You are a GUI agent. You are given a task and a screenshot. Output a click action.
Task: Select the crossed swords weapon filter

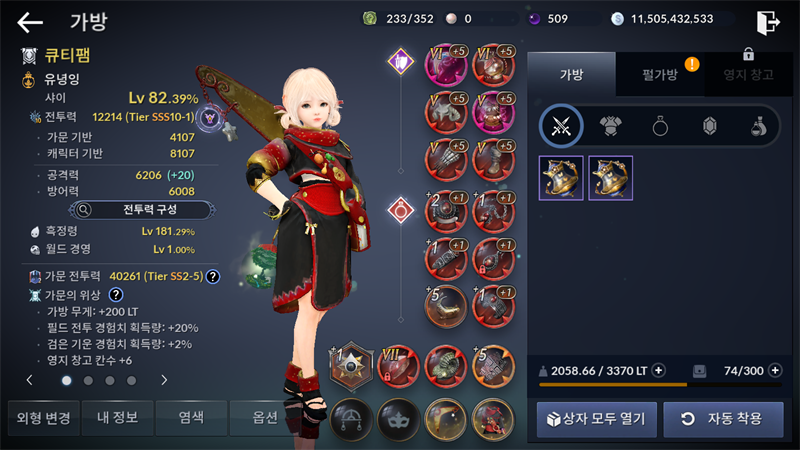point(561,126)
